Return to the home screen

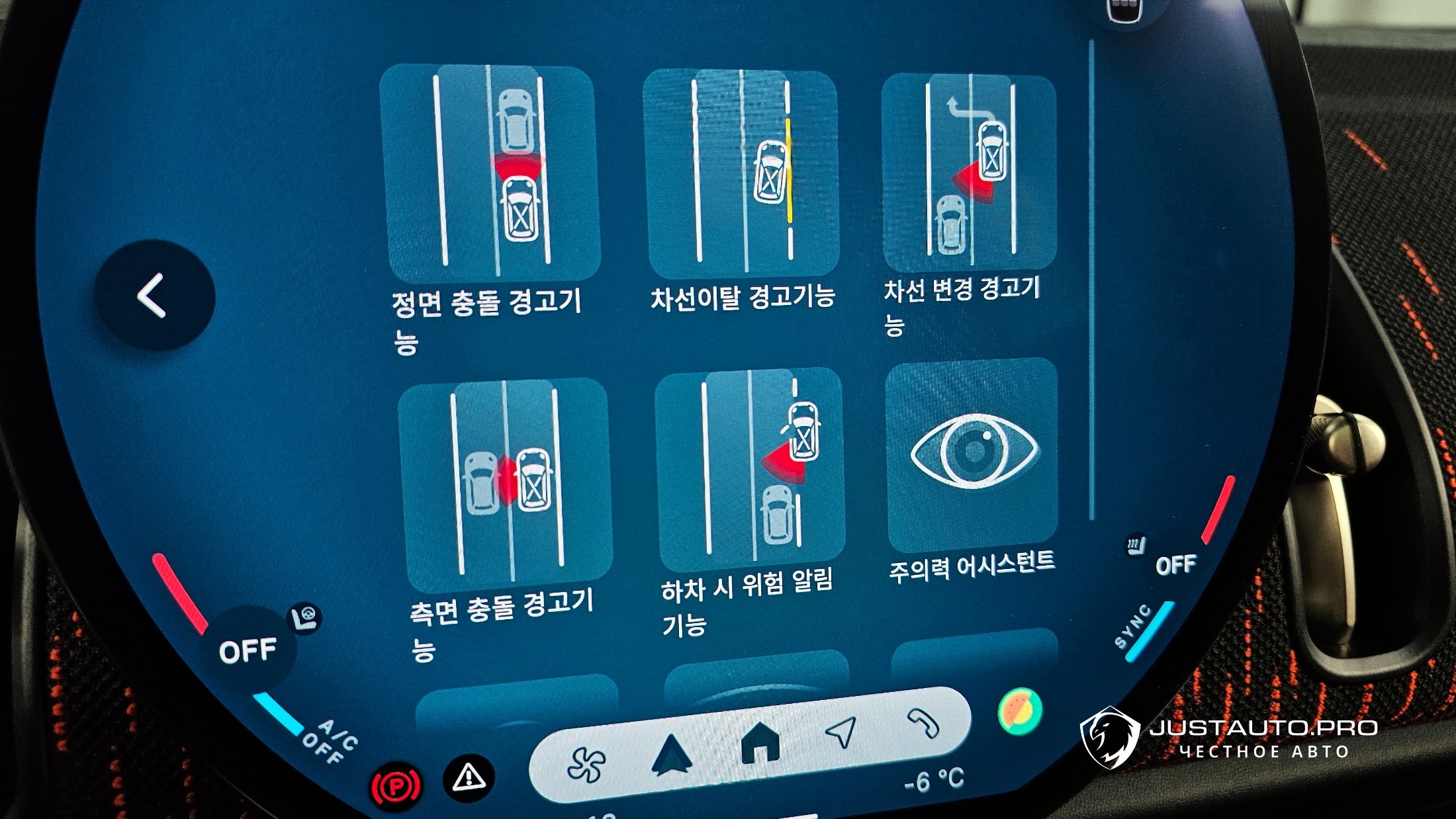click(760, 742)
